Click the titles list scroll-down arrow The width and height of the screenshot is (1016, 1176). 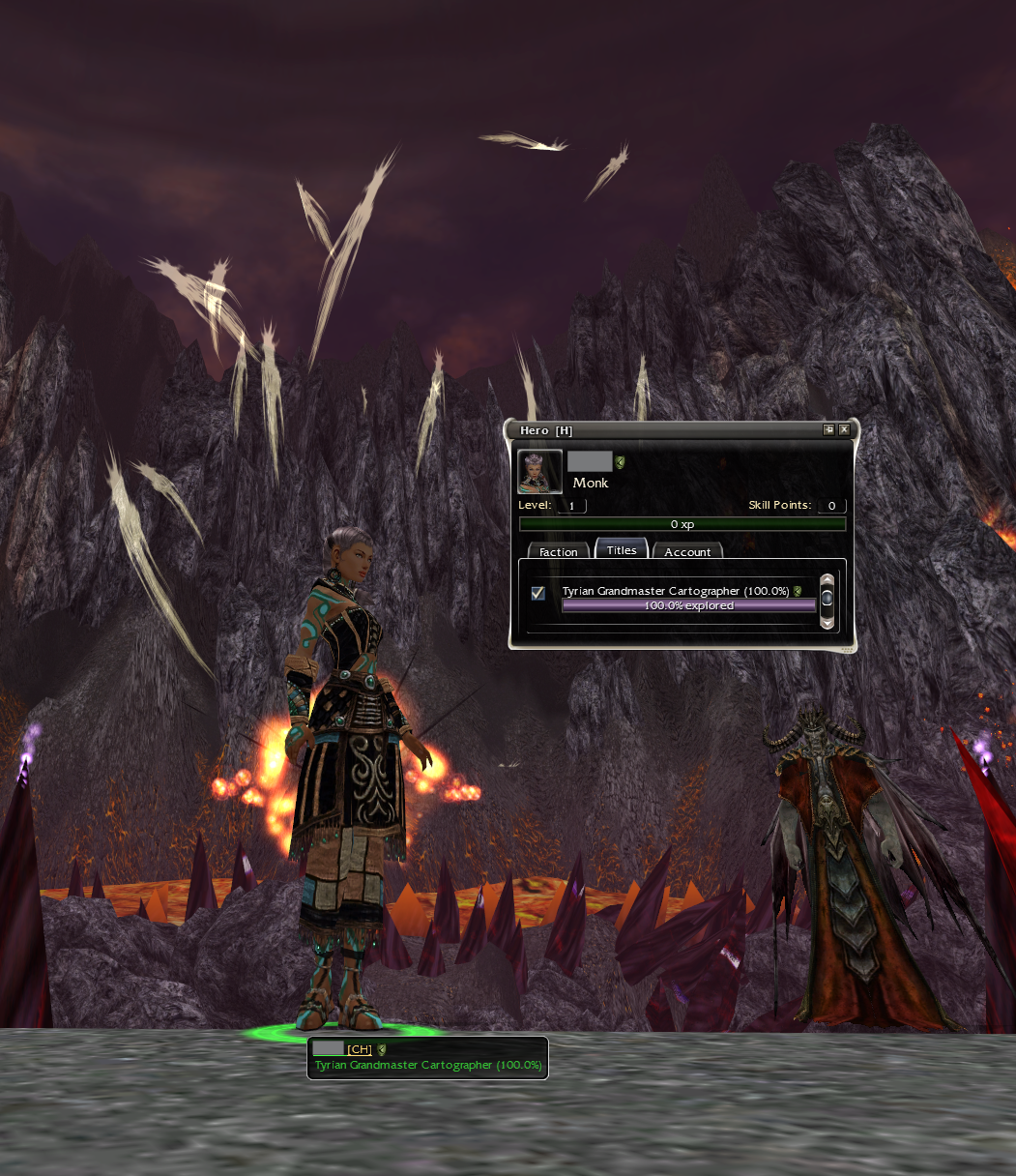coord(827,622)
